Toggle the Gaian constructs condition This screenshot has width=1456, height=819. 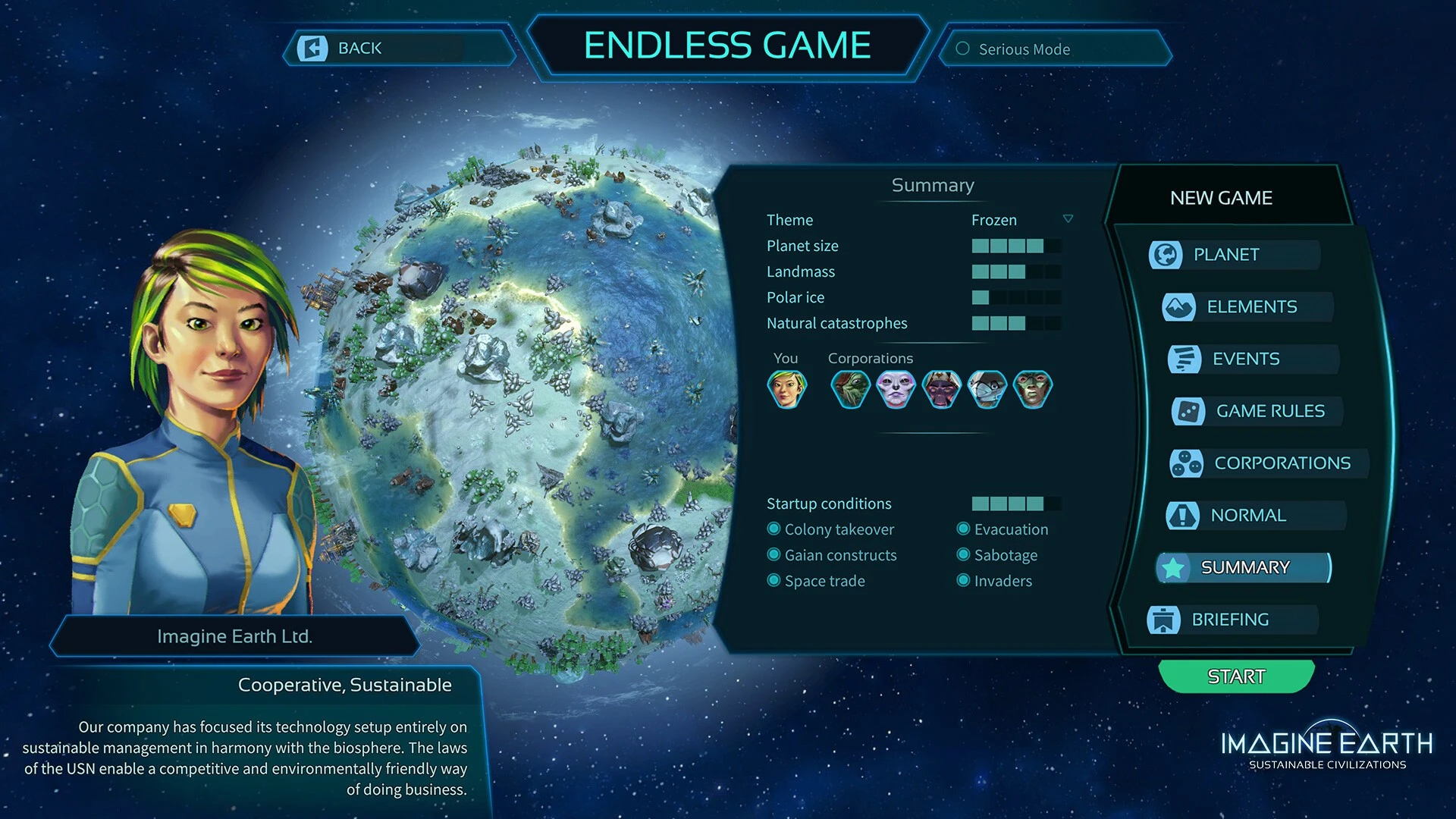[774, 555]
